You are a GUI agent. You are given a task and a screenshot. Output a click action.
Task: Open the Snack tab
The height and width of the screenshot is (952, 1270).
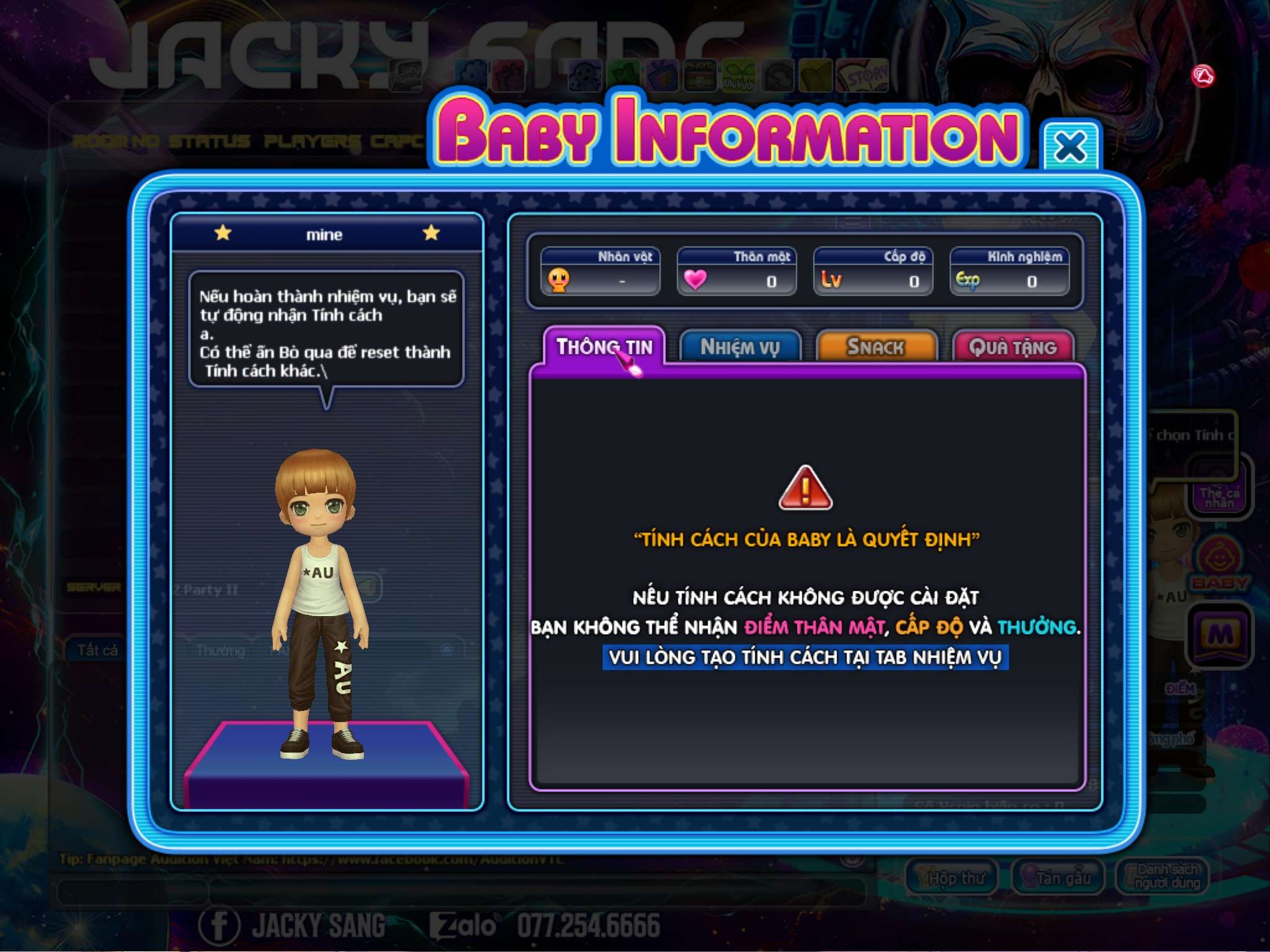(x=876, y=347)
